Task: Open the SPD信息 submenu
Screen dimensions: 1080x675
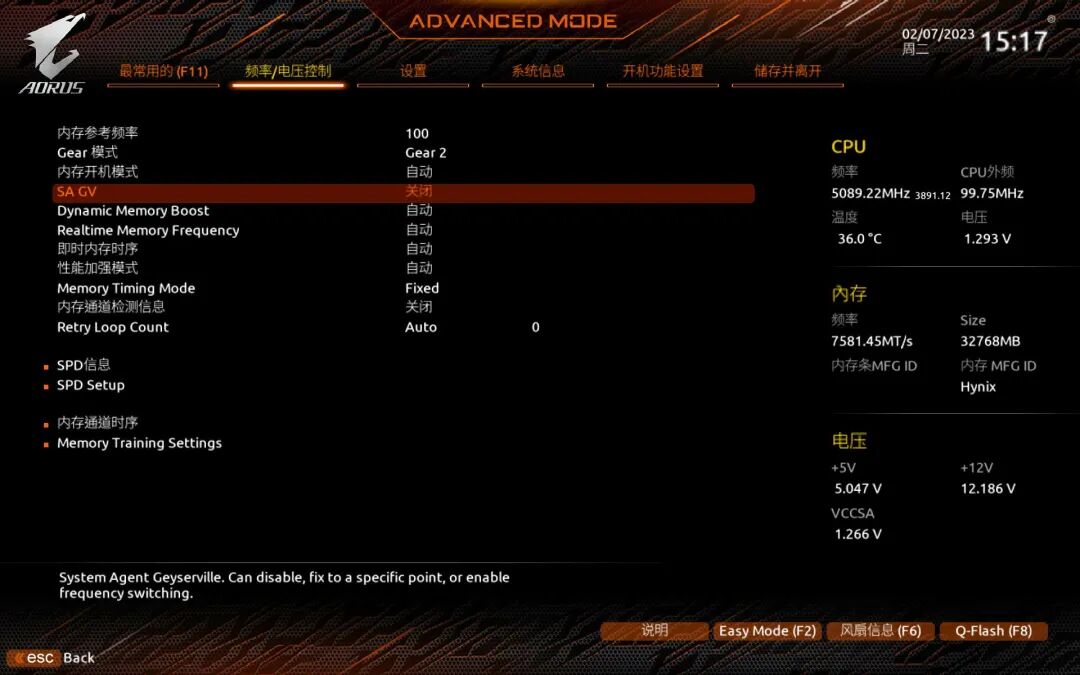Action: pyautogui.click(x=83, y=365)
